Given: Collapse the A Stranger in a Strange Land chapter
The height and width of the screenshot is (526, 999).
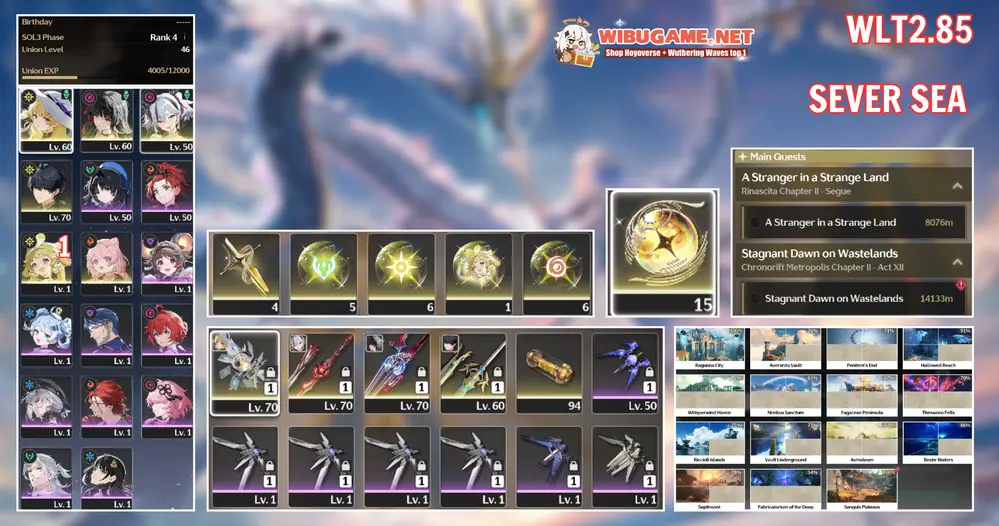Looking at the screenshot, I should click(x=957, y=185).
